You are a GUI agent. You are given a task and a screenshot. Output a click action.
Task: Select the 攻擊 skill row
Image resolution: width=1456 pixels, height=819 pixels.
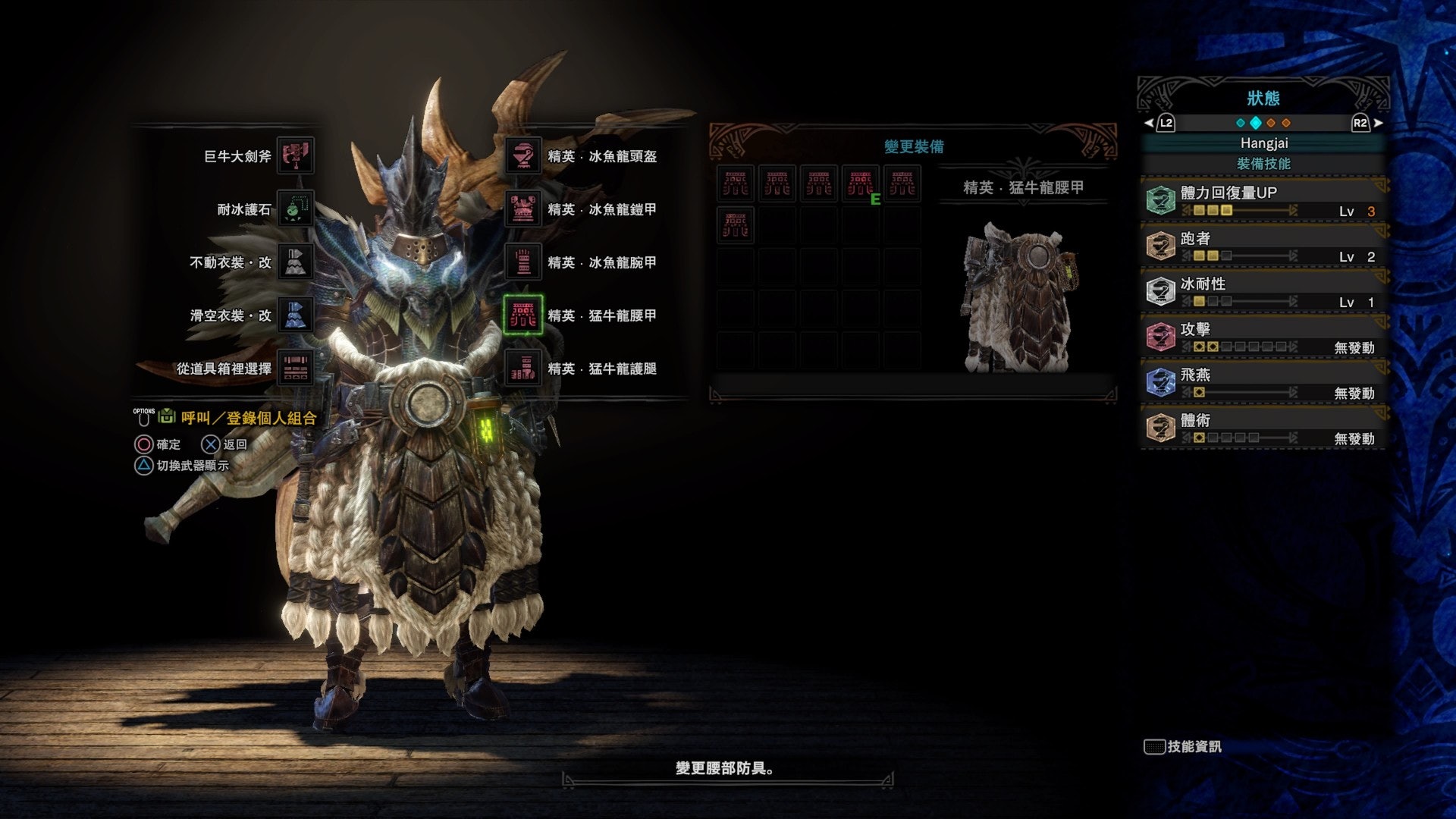(1263, 337)
